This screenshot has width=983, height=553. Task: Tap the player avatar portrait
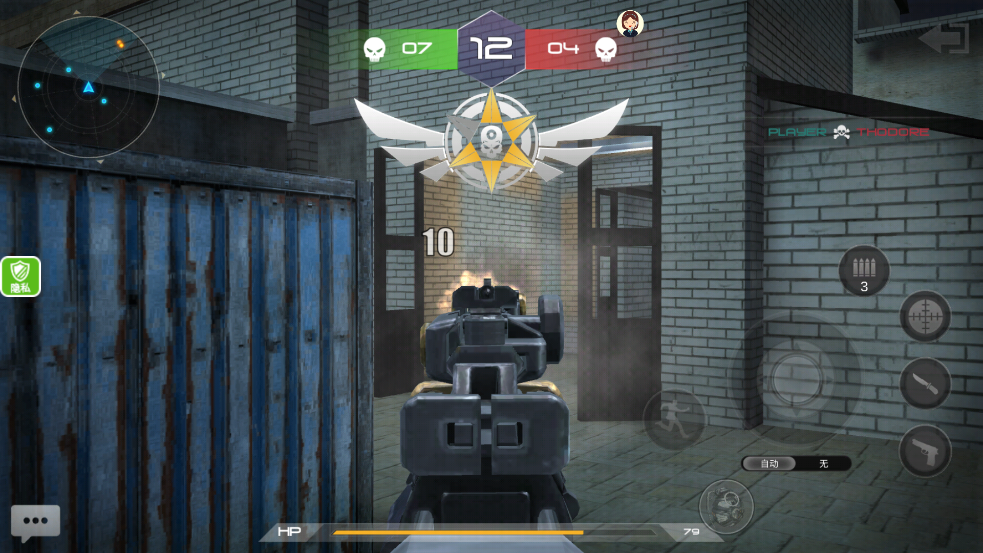click(x=630, y=23)
